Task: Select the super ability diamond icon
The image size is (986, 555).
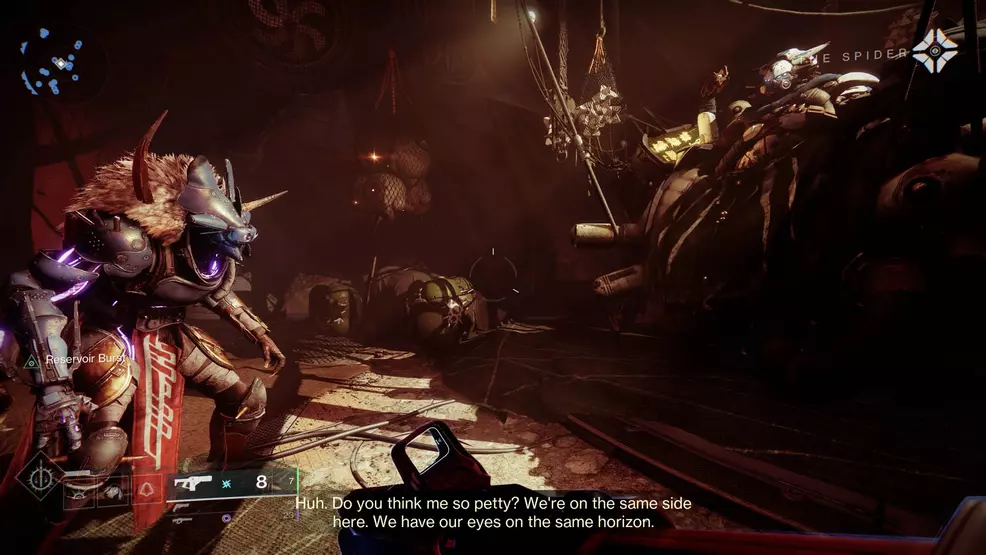Action: (x=41, y=475)
